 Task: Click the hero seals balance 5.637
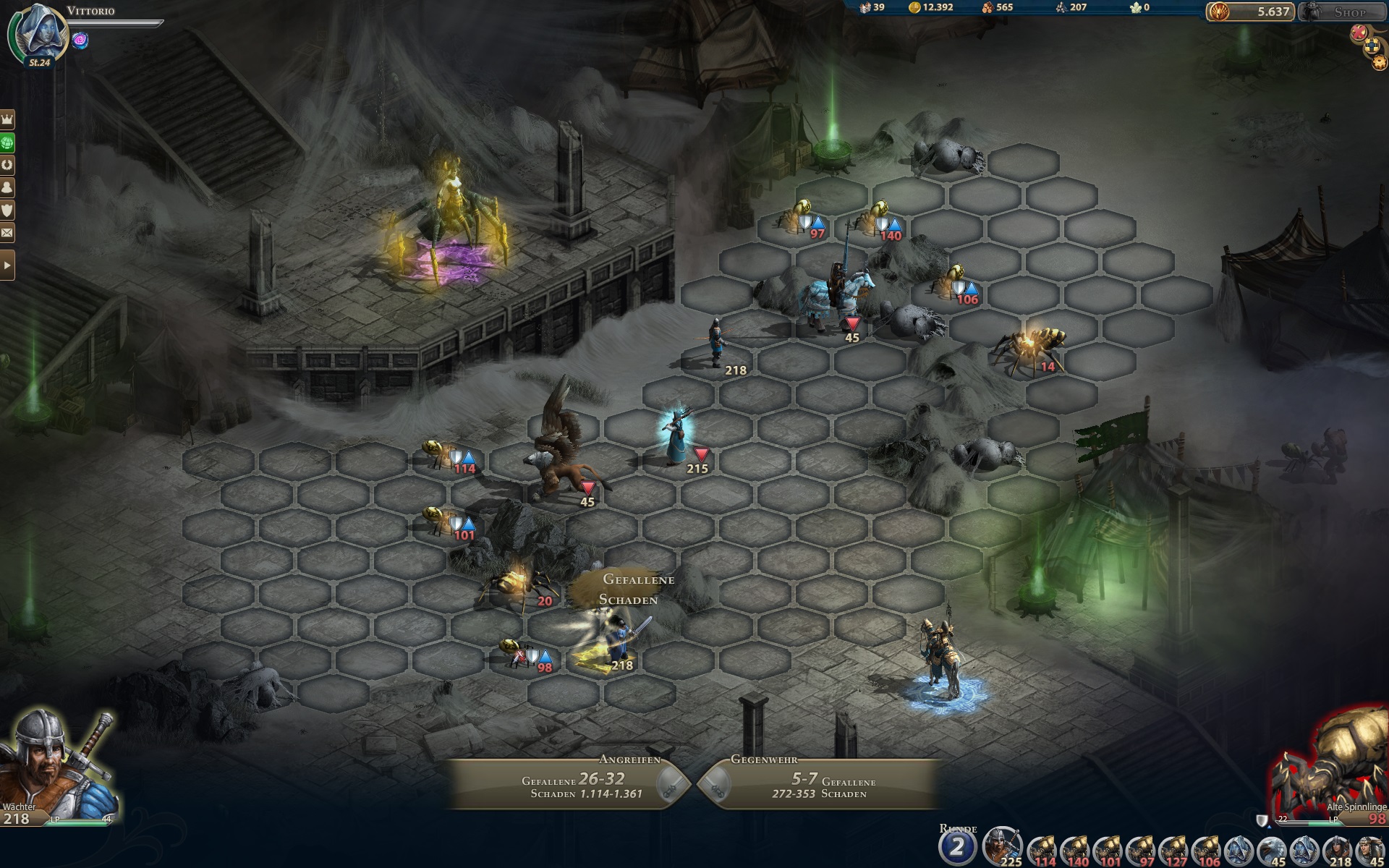(1249, 12)
